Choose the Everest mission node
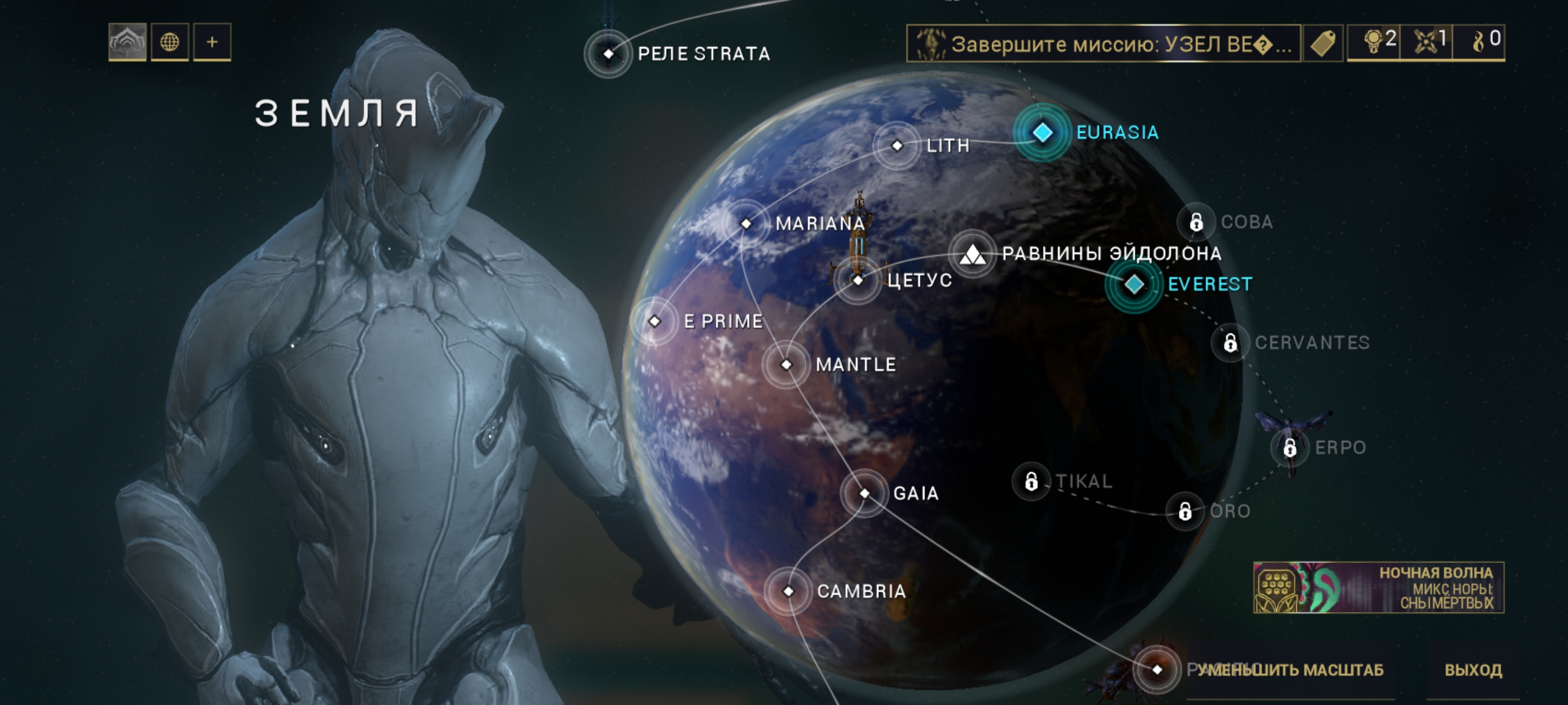 [1134, 284]
